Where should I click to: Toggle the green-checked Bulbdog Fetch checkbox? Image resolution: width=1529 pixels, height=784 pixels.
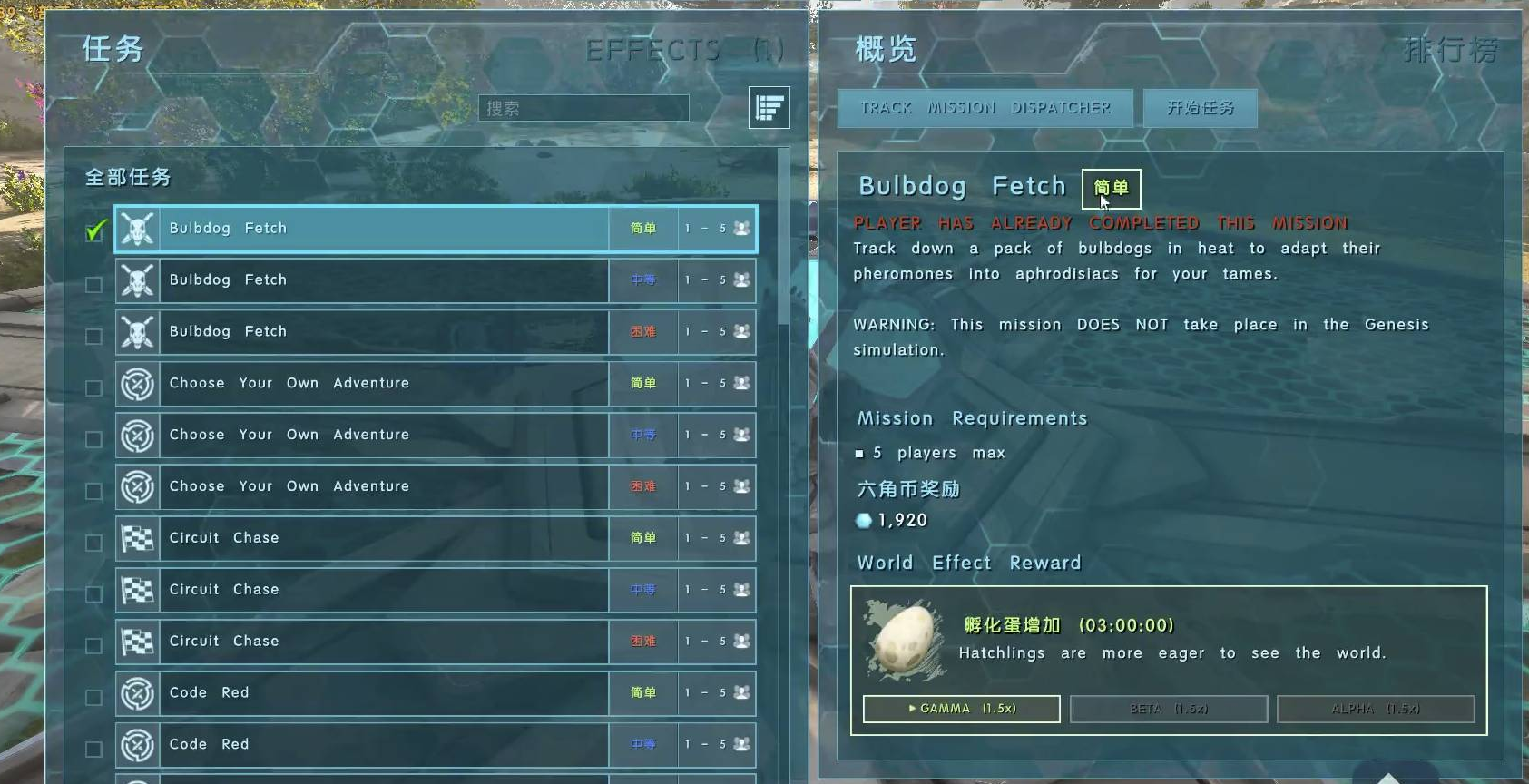(x=94, y=231)
